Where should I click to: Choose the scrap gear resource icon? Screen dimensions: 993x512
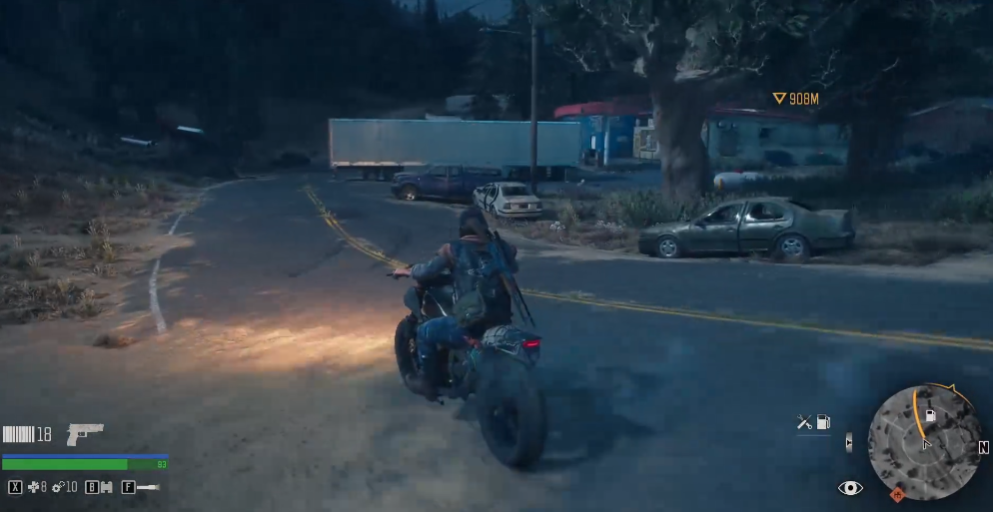click(x=58, y=487)
